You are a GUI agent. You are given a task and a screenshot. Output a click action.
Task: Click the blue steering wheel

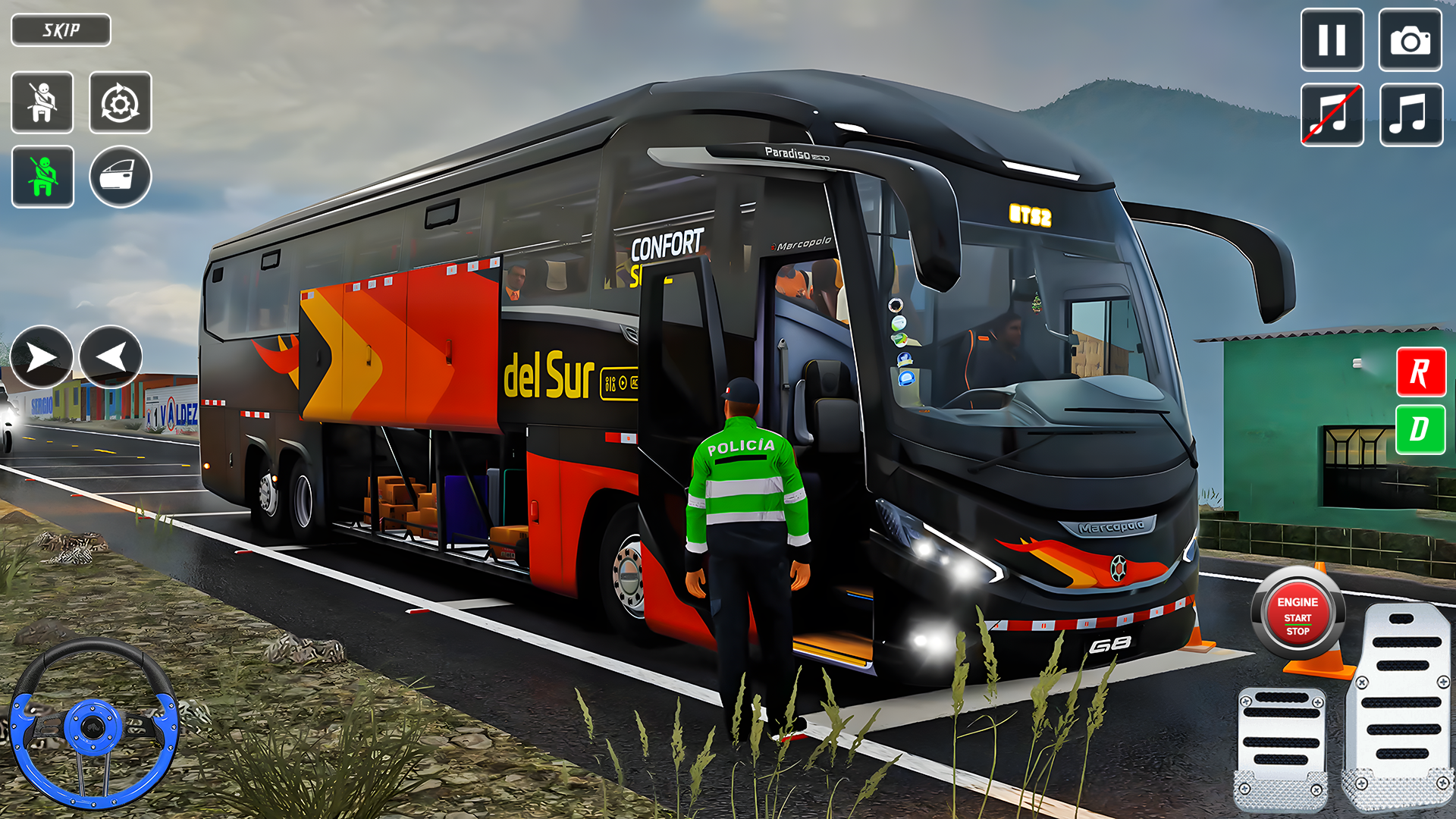coord(93,725)
